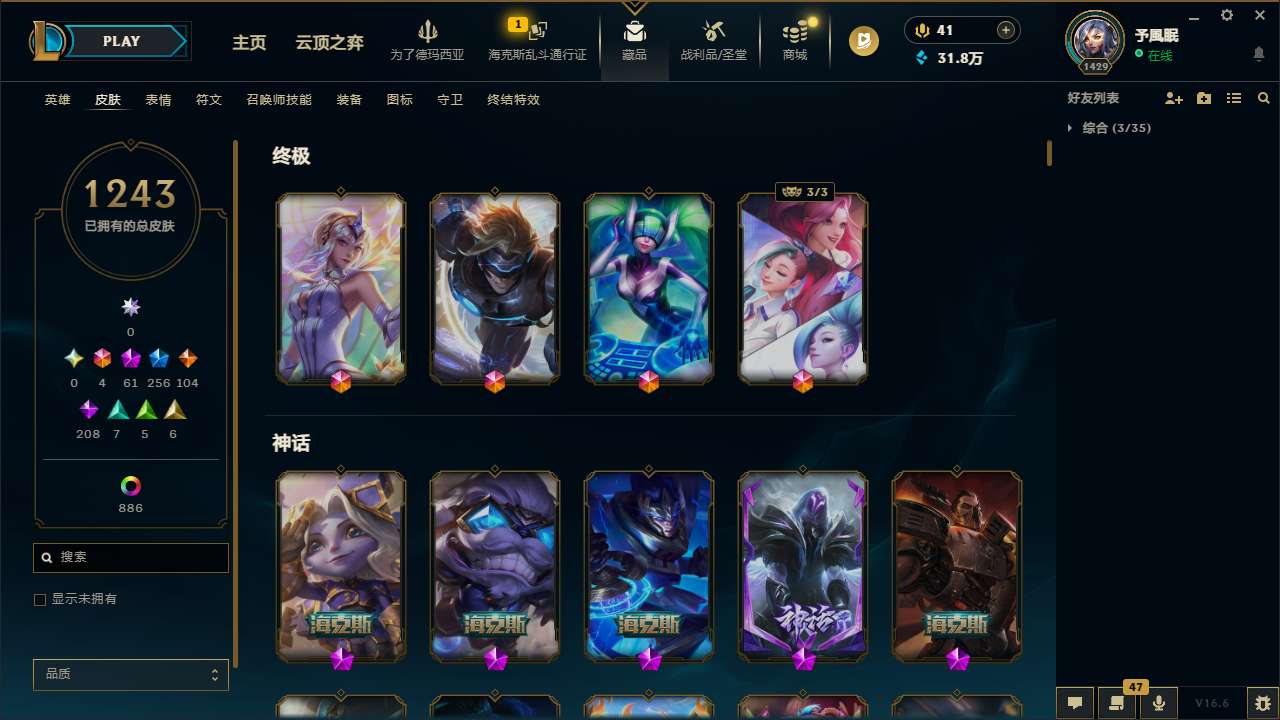Click the chroma color wheel above 886
This screenshot has width=1280, height=720.
130,484
